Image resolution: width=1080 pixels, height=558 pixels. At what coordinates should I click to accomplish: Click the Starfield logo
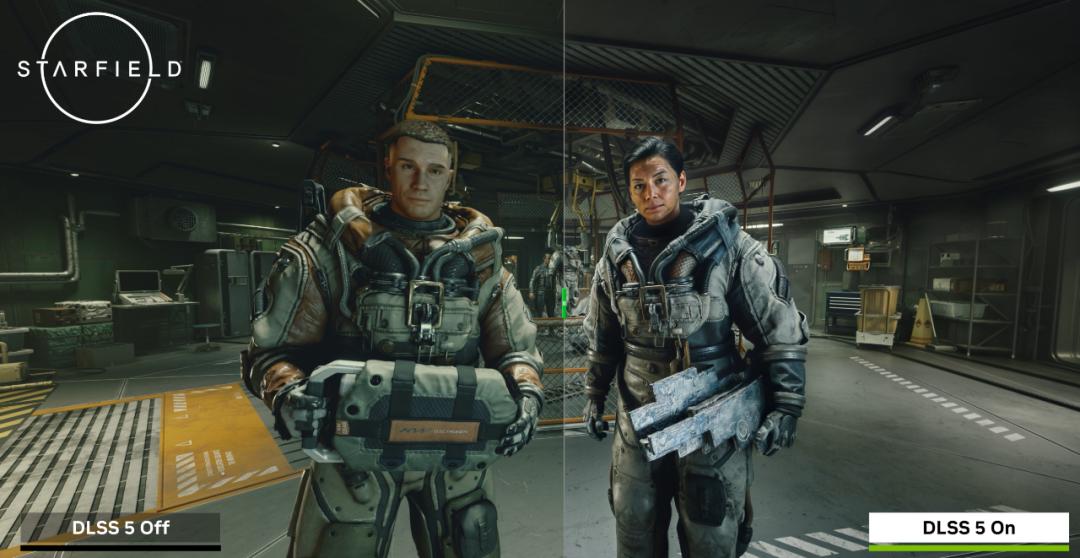tap(99, 68)
